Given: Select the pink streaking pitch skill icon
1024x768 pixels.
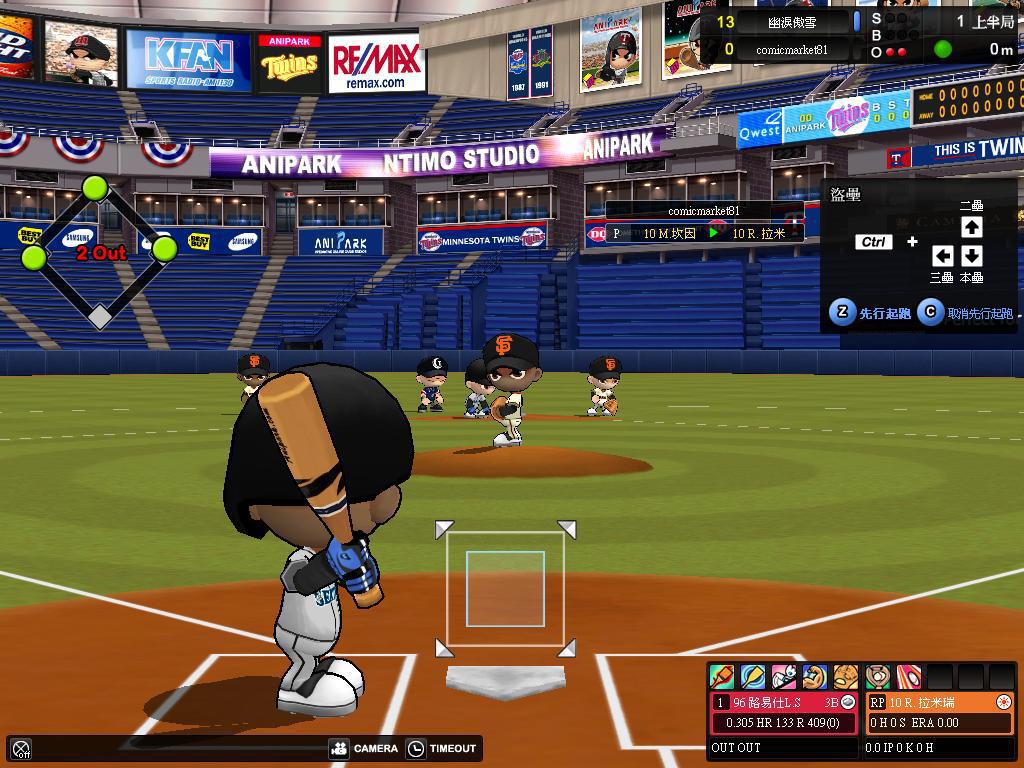Looking at the screenshot, I should [x=909, y=677].
